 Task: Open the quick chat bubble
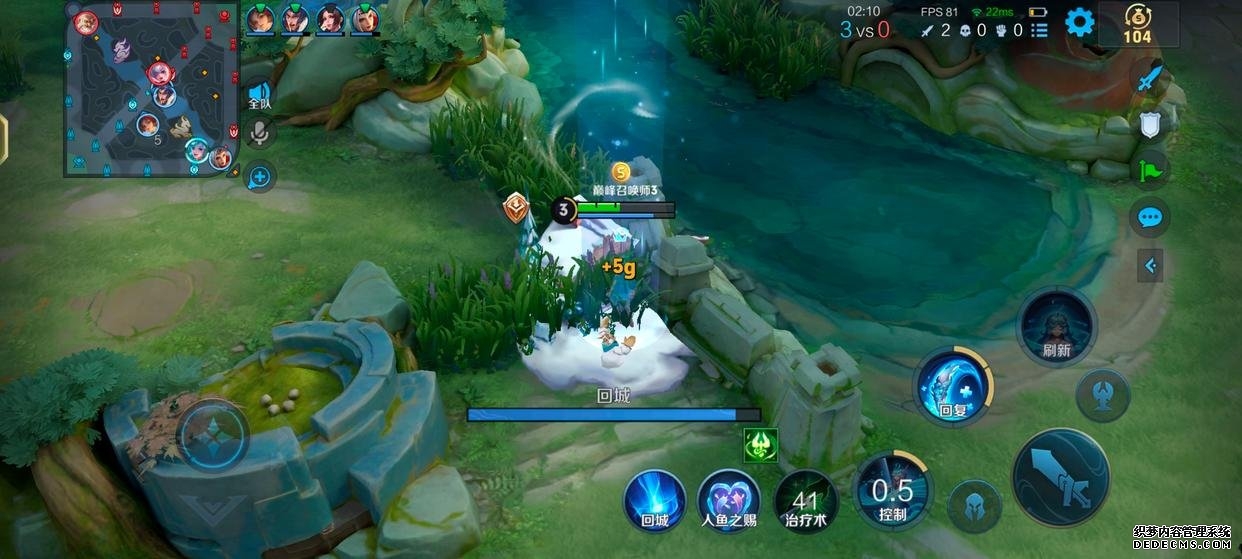point(1150,217)
